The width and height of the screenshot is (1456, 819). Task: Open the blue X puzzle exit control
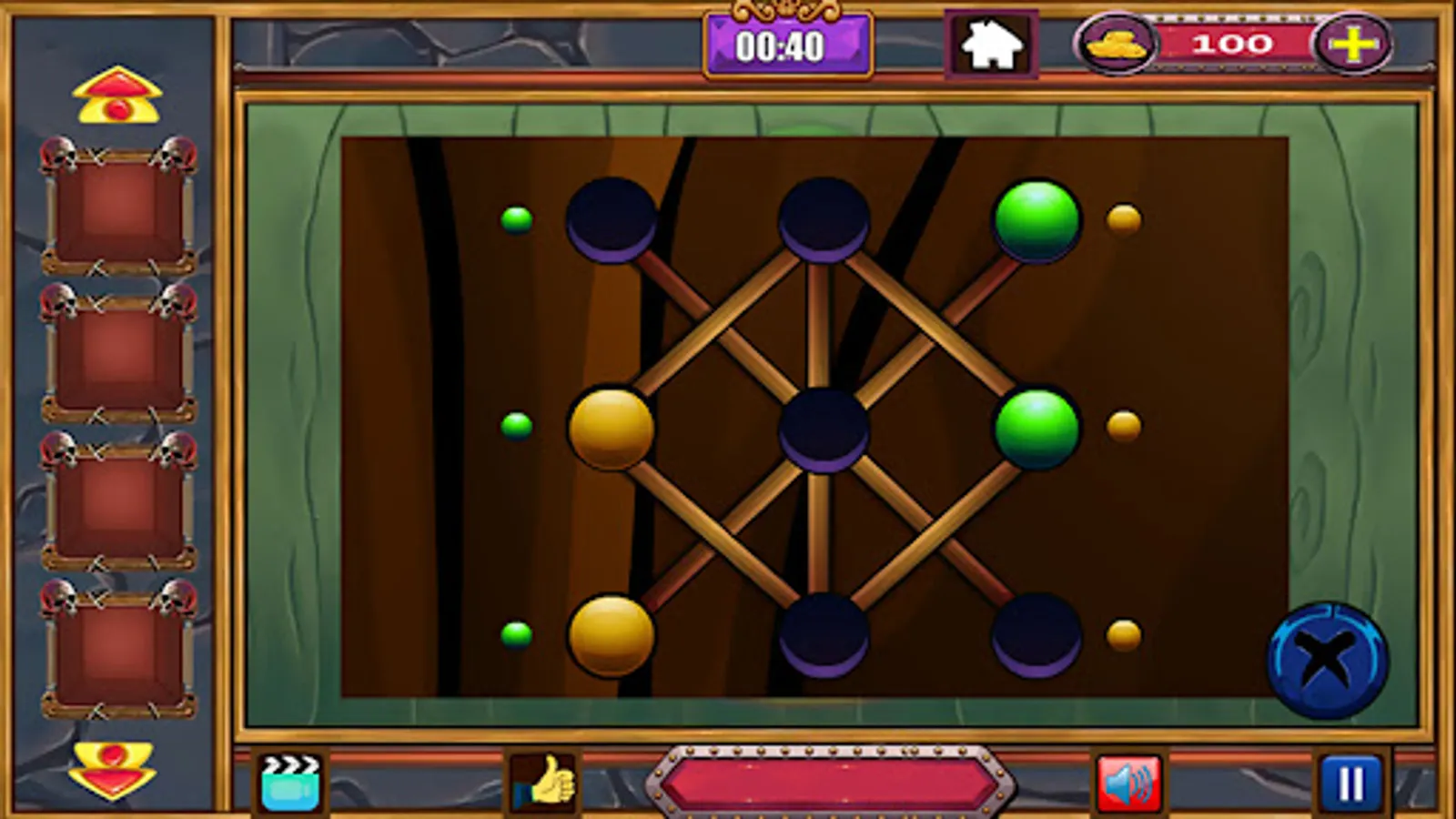(1329, 657)
